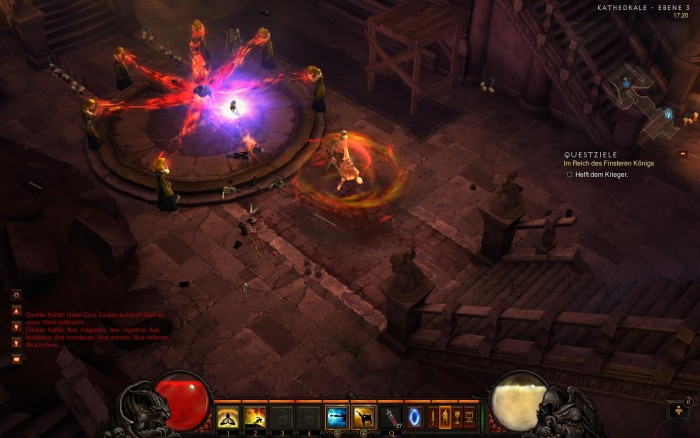The image size is (700, 438).
Task: Open the skills menu with sword icon
Action: (x=433, y=417)
